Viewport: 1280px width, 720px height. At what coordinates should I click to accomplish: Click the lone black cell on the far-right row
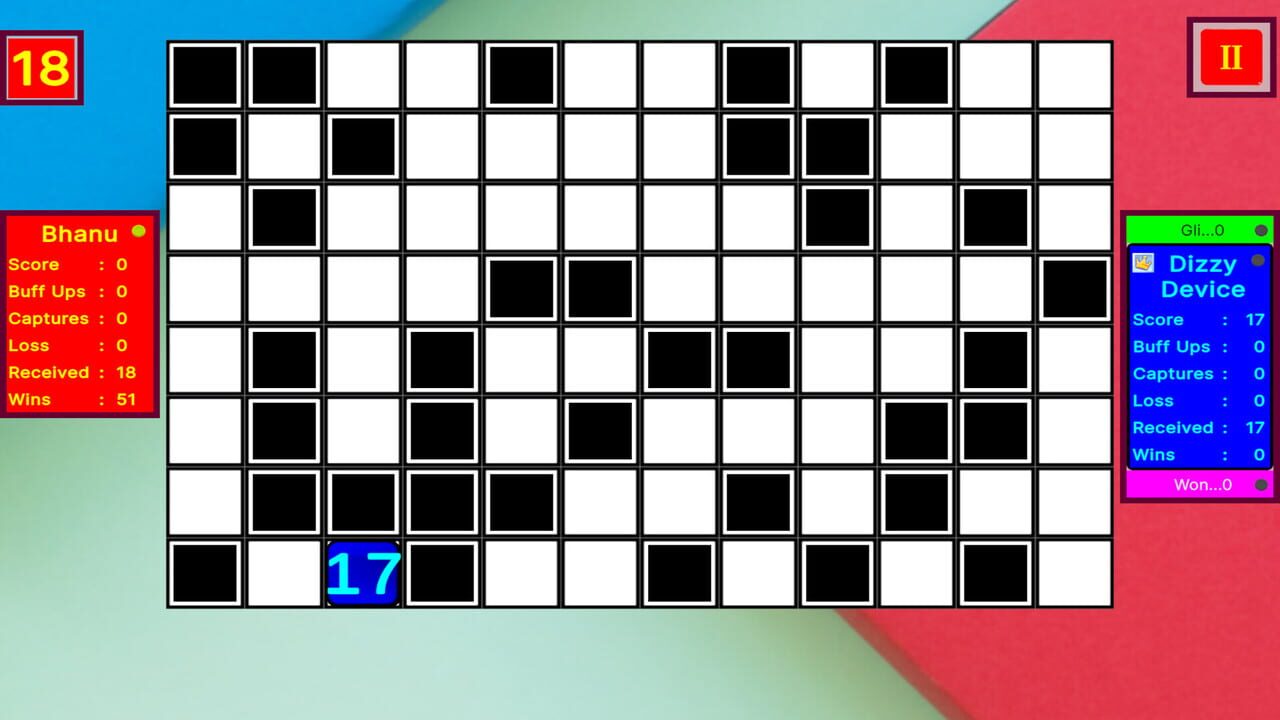[x=1072, y=288]
